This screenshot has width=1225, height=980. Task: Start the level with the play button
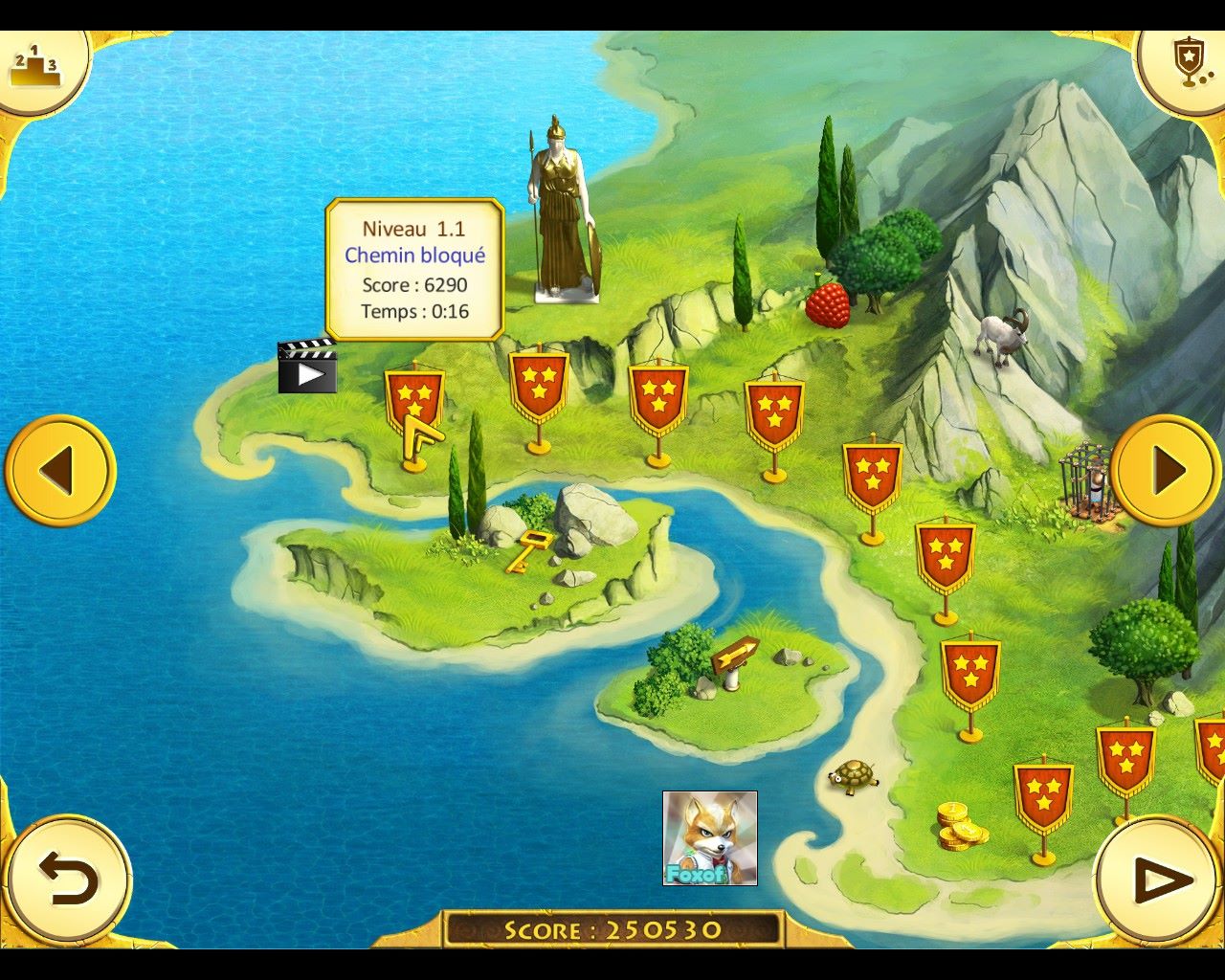pos(1159,879)
